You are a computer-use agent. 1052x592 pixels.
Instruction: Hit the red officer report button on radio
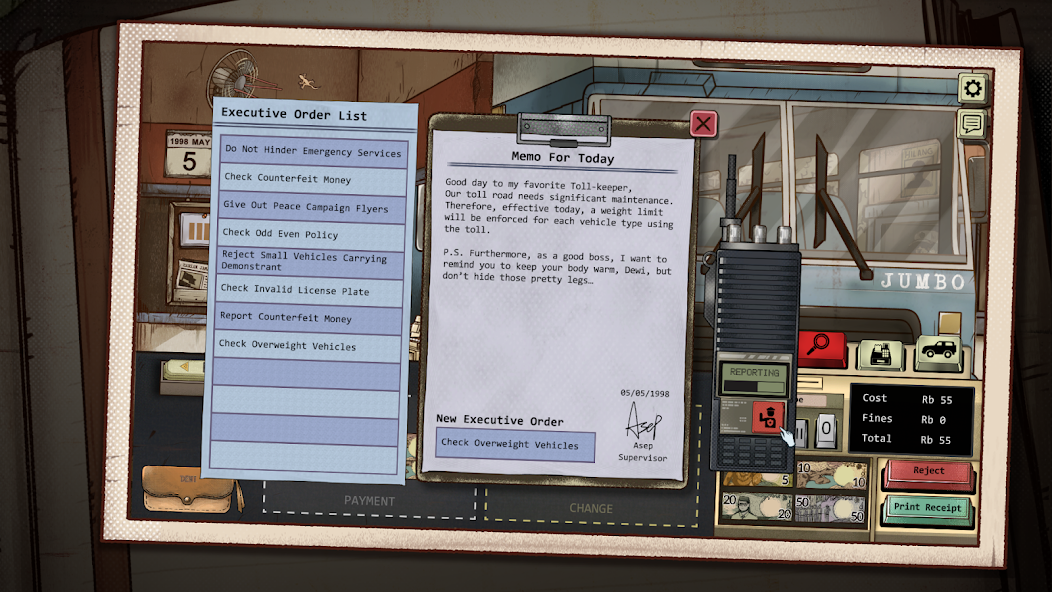(768, 415)
